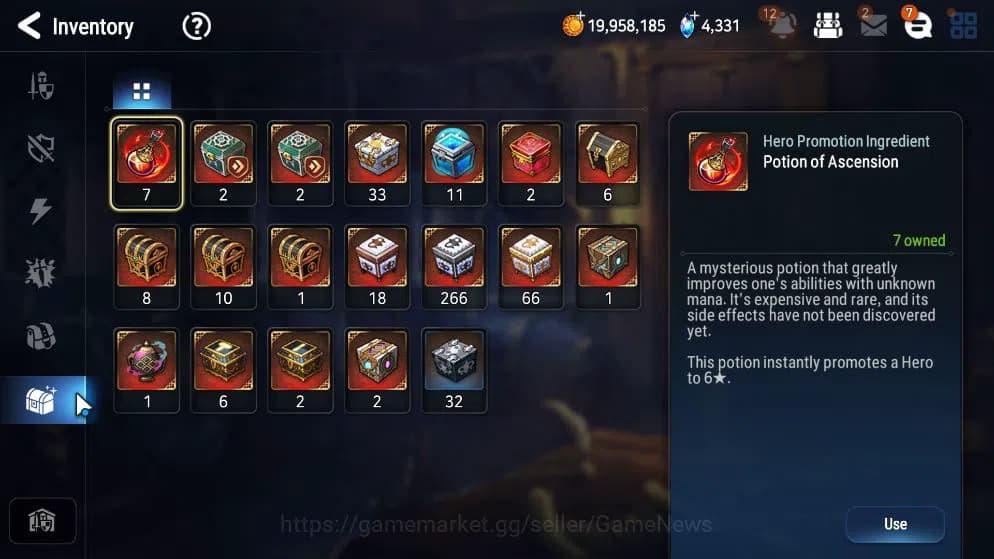994x559 pixels.
Task: Select the treasure chest category tab
Action: 42,400
